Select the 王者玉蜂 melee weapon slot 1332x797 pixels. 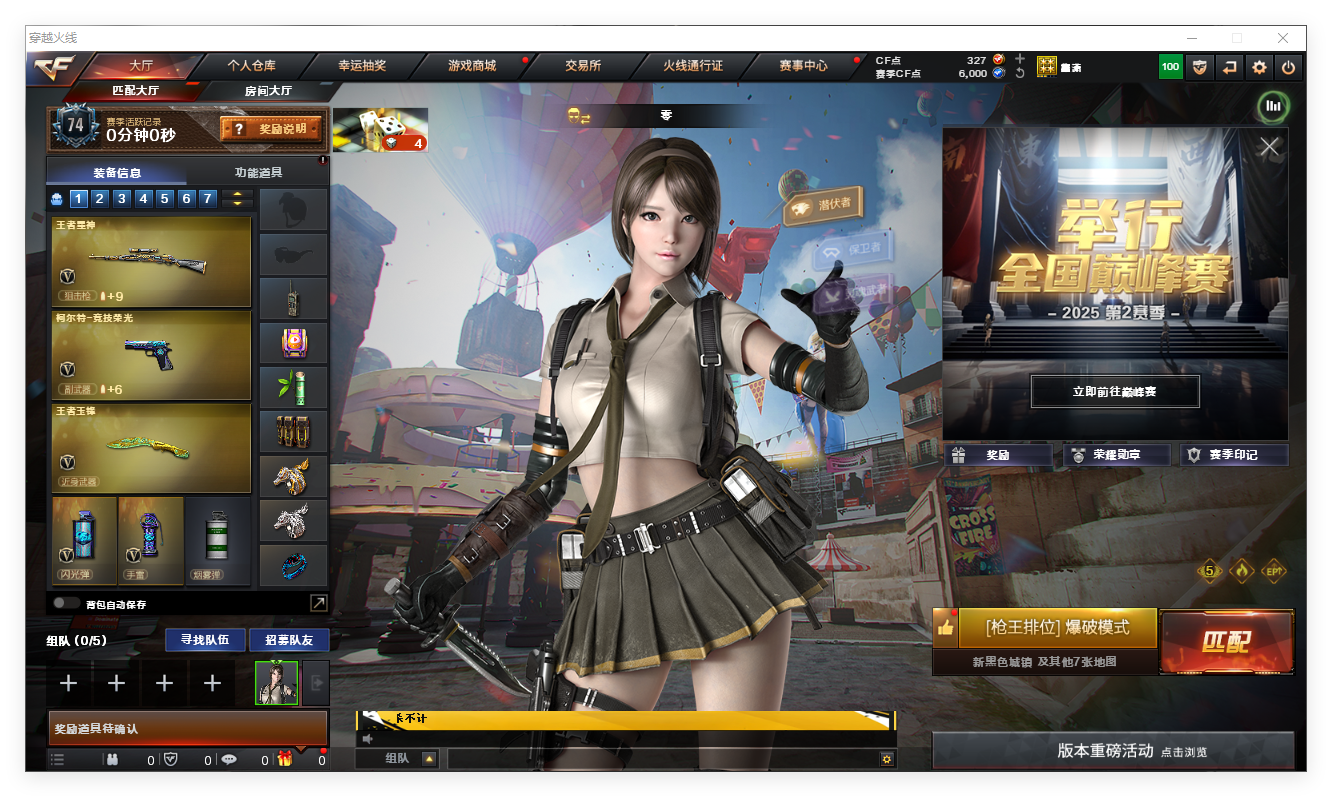(151, 447)
